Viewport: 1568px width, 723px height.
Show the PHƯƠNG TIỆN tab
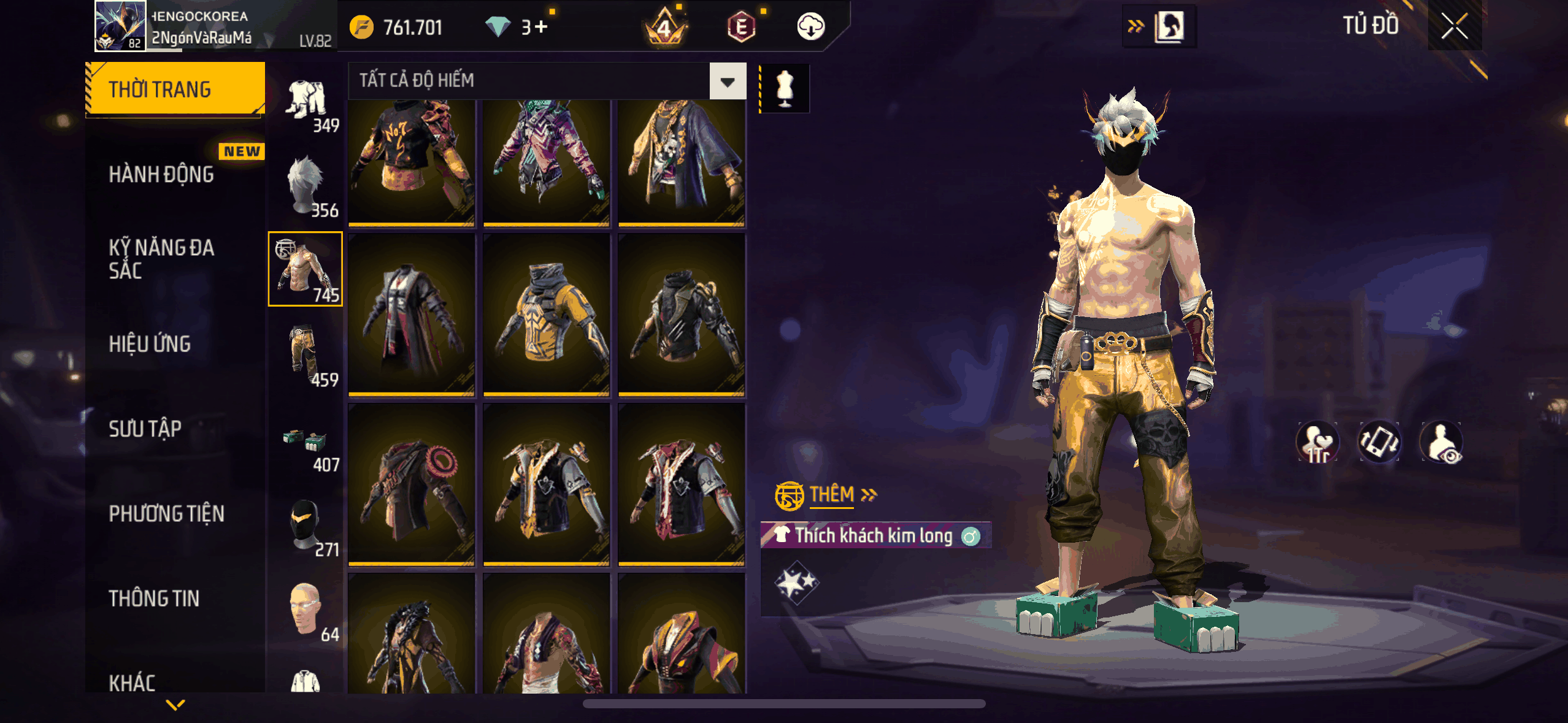pyautogui.click(x=166, y=513)
